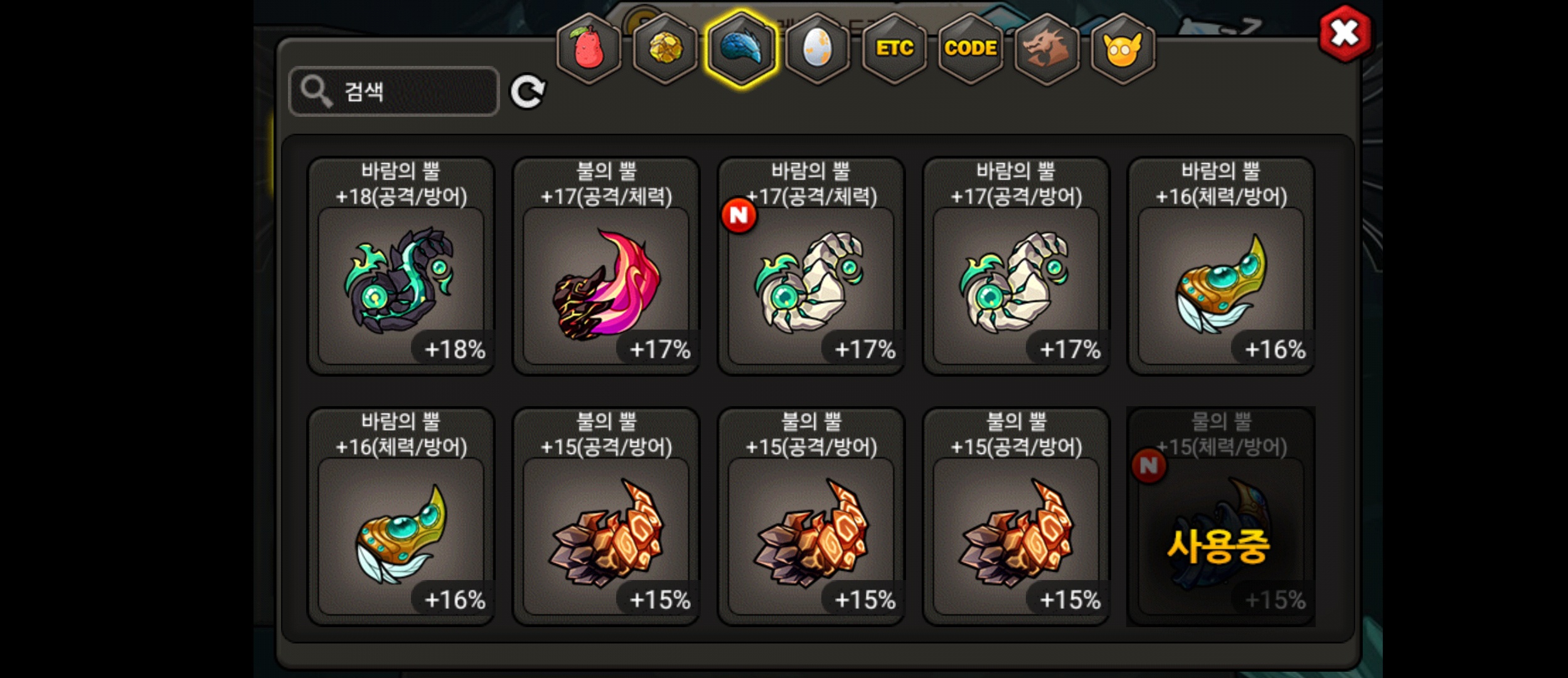Viewport: 1568px width, 678px height.
Task: Choose the pink flame 불의 뿔 +17
Action: [x=606, y=267]
